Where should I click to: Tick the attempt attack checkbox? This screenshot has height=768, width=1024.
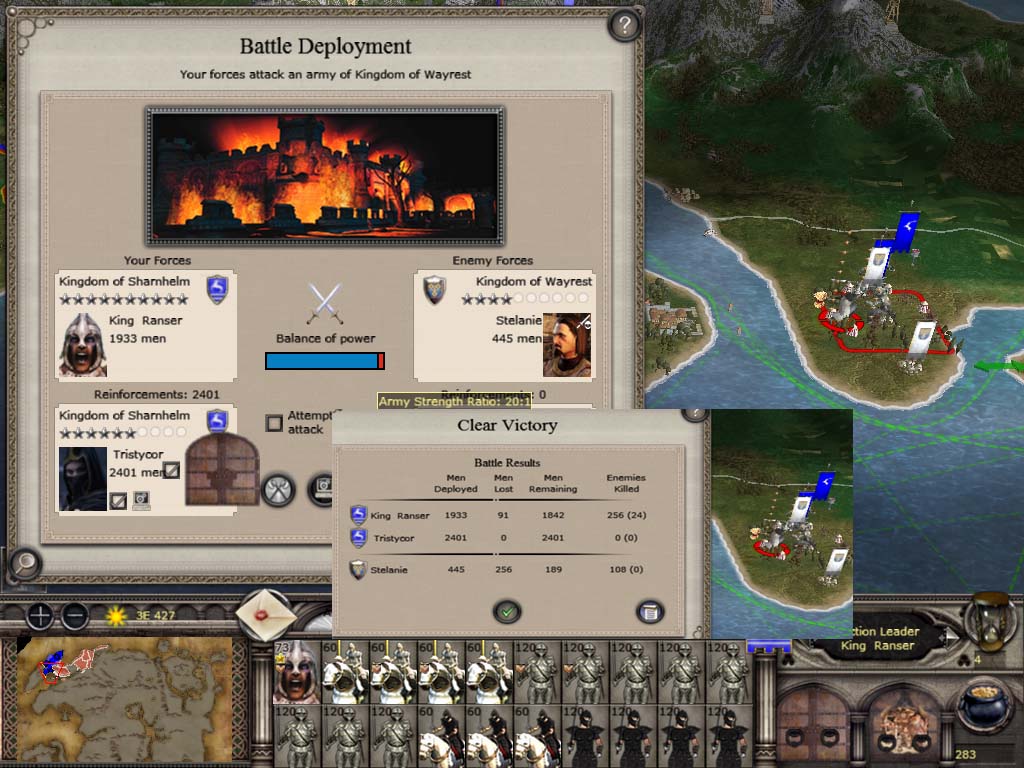point(274,423)
